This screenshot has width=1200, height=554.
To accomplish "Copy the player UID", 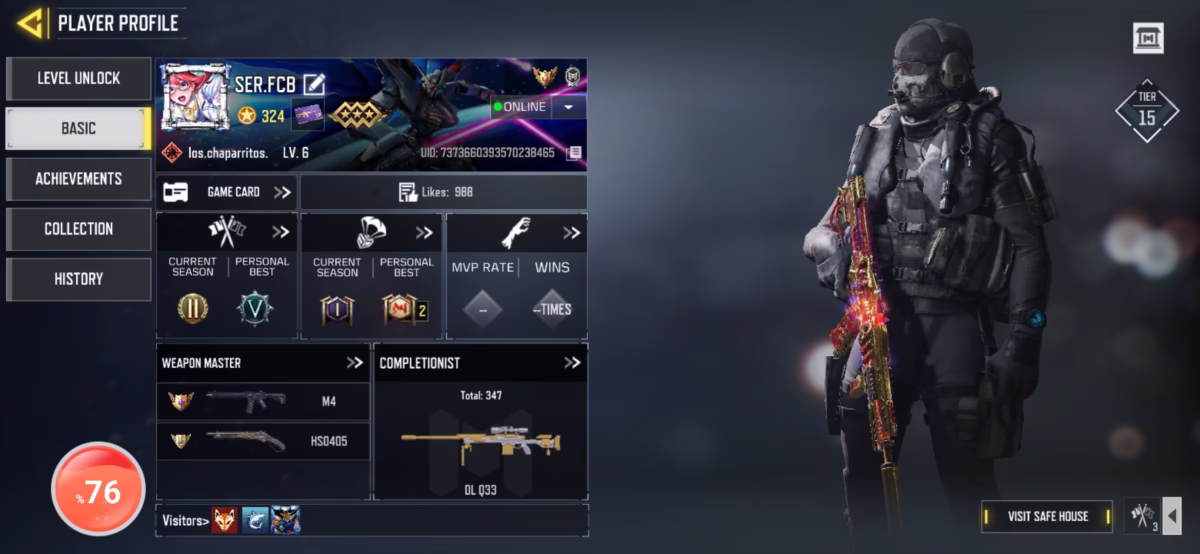I will 574,153.
